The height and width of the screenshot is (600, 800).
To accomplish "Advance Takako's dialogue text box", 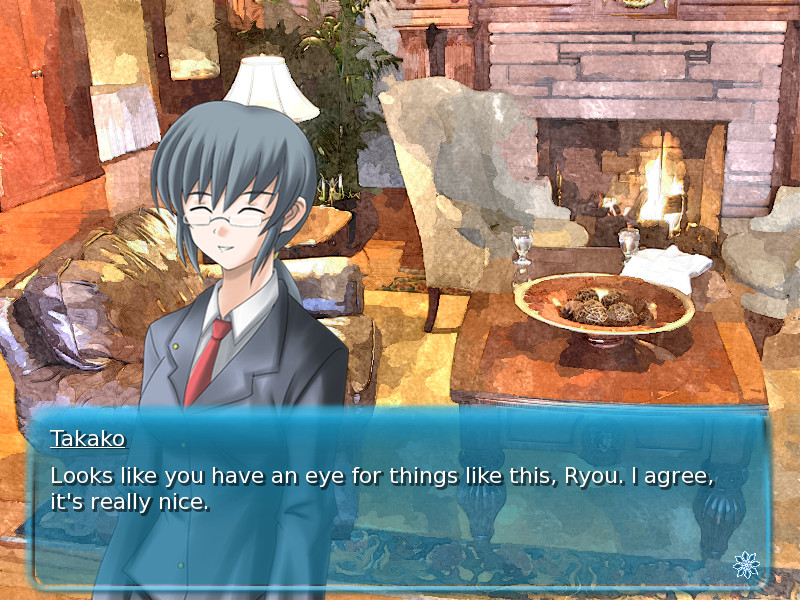I will tap(400, 500).
